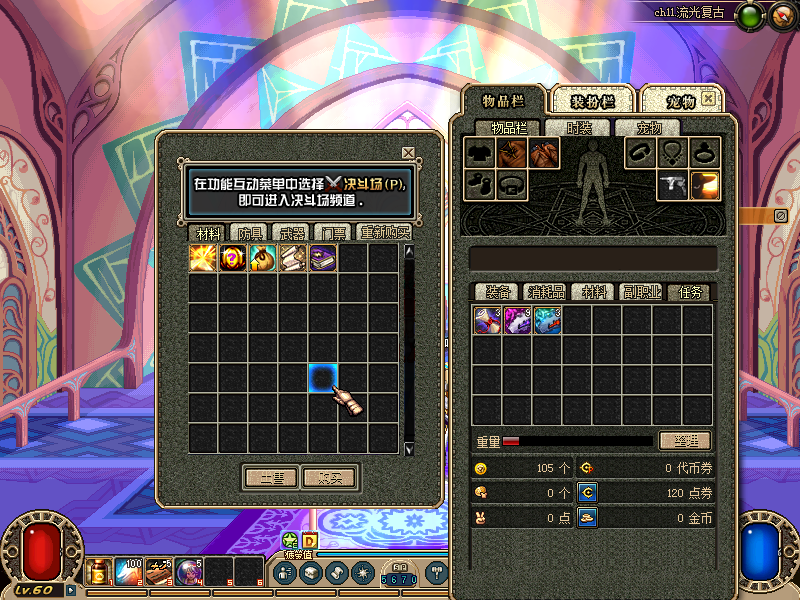
Task: Select the purple book shop item
Action: [x=323, y=259]
